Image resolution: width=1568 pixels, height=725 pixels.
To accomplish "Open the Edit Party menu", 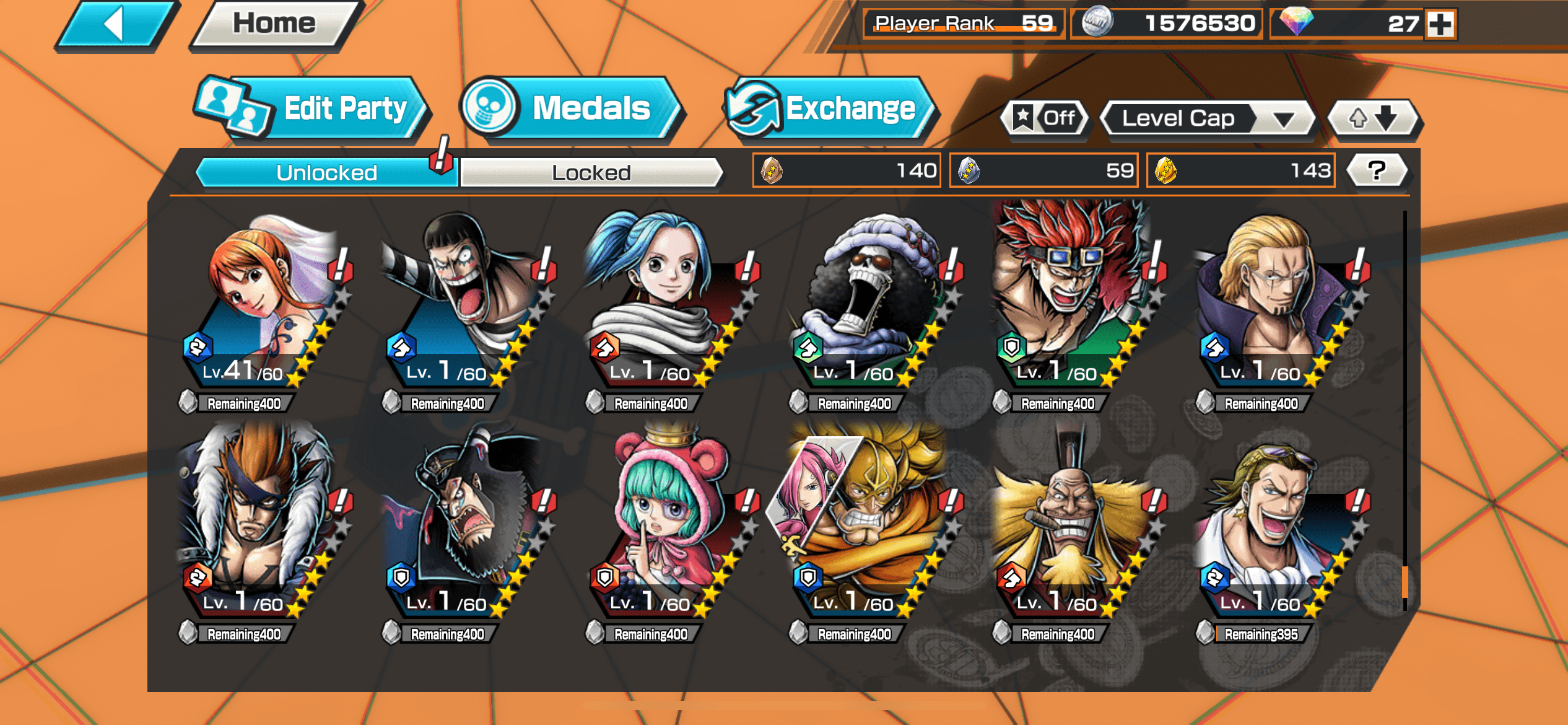I will click(313, 109).
